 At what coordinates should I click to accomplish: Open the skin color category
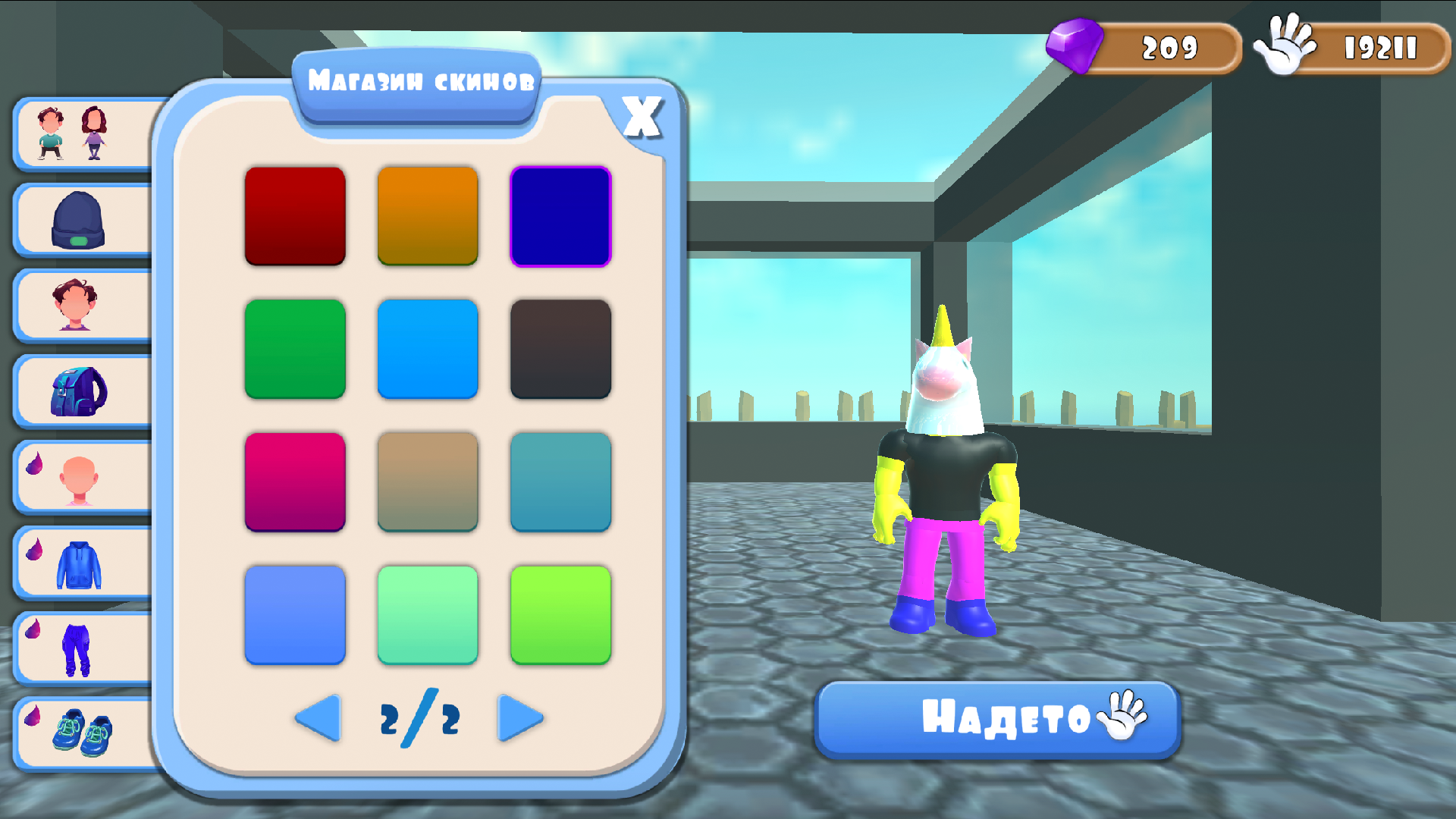[x=81, y=475]
